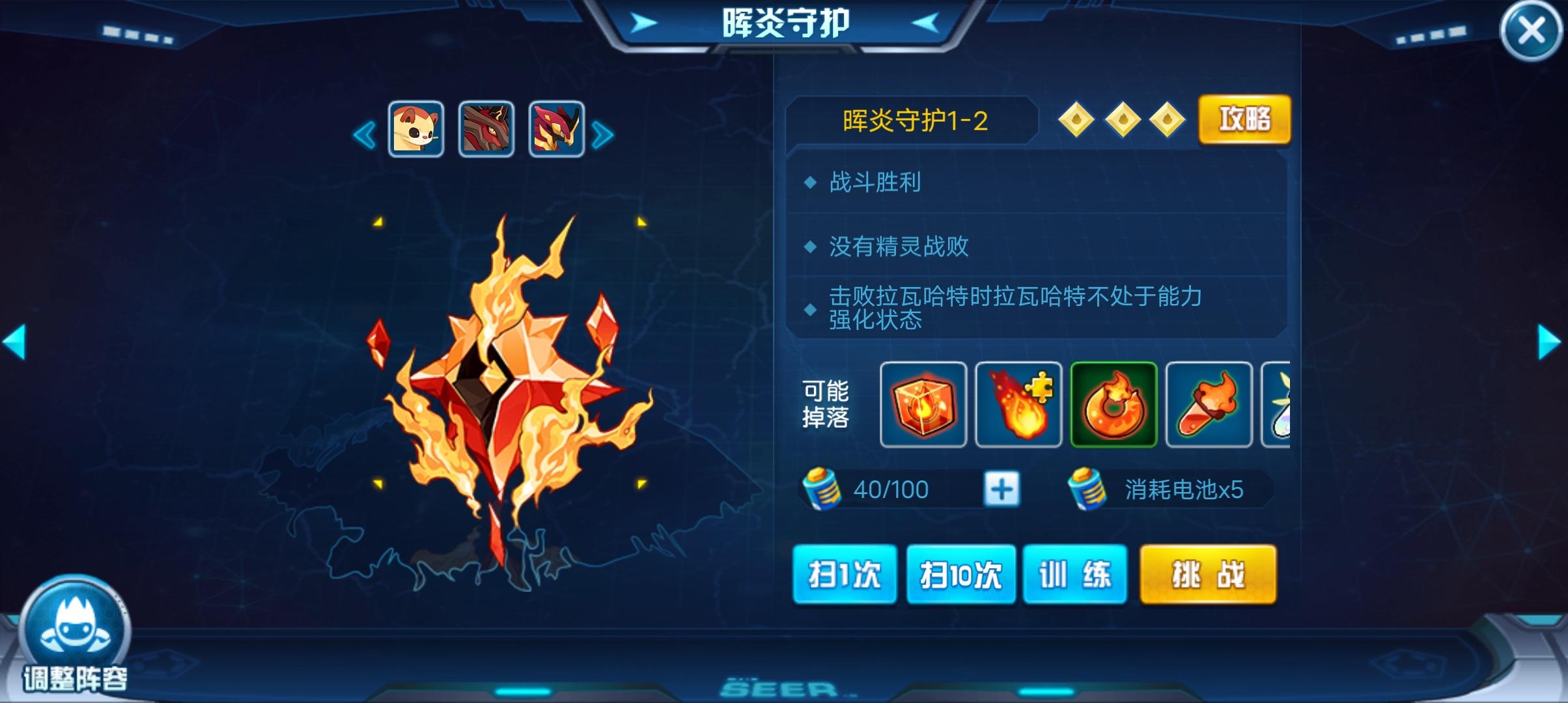Select the red dragon pet portrait
Screen dimensions: 1568x703
pos(486,128)
